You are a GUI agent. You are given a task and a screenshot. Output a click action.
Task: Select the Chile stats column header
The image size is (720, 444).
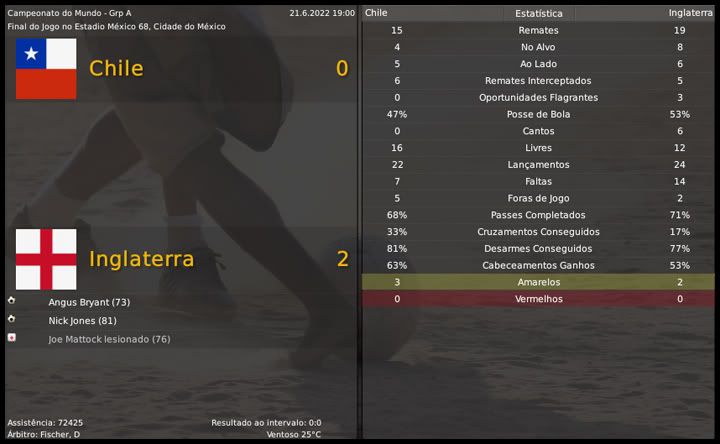coord(377,13)
